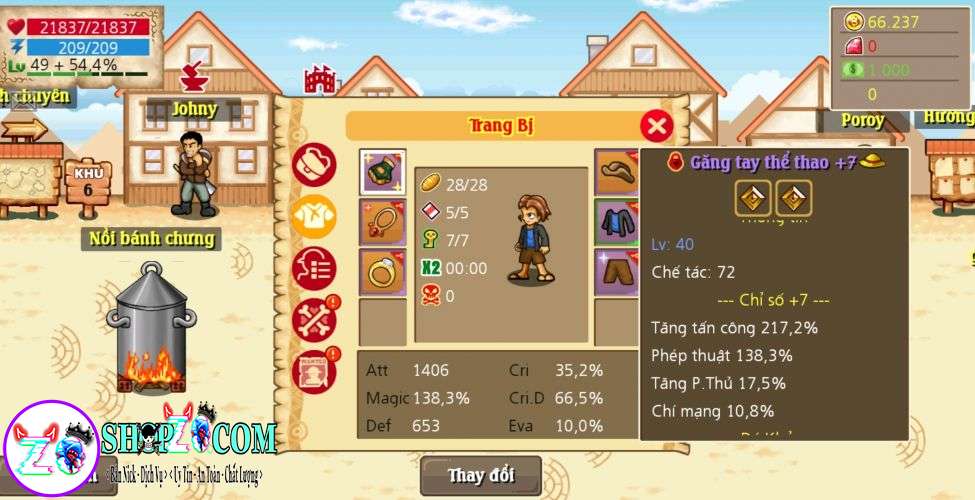Open the bag tab in the sidebar
Viewport: 975px width, 500px height.
pos(313,164)
